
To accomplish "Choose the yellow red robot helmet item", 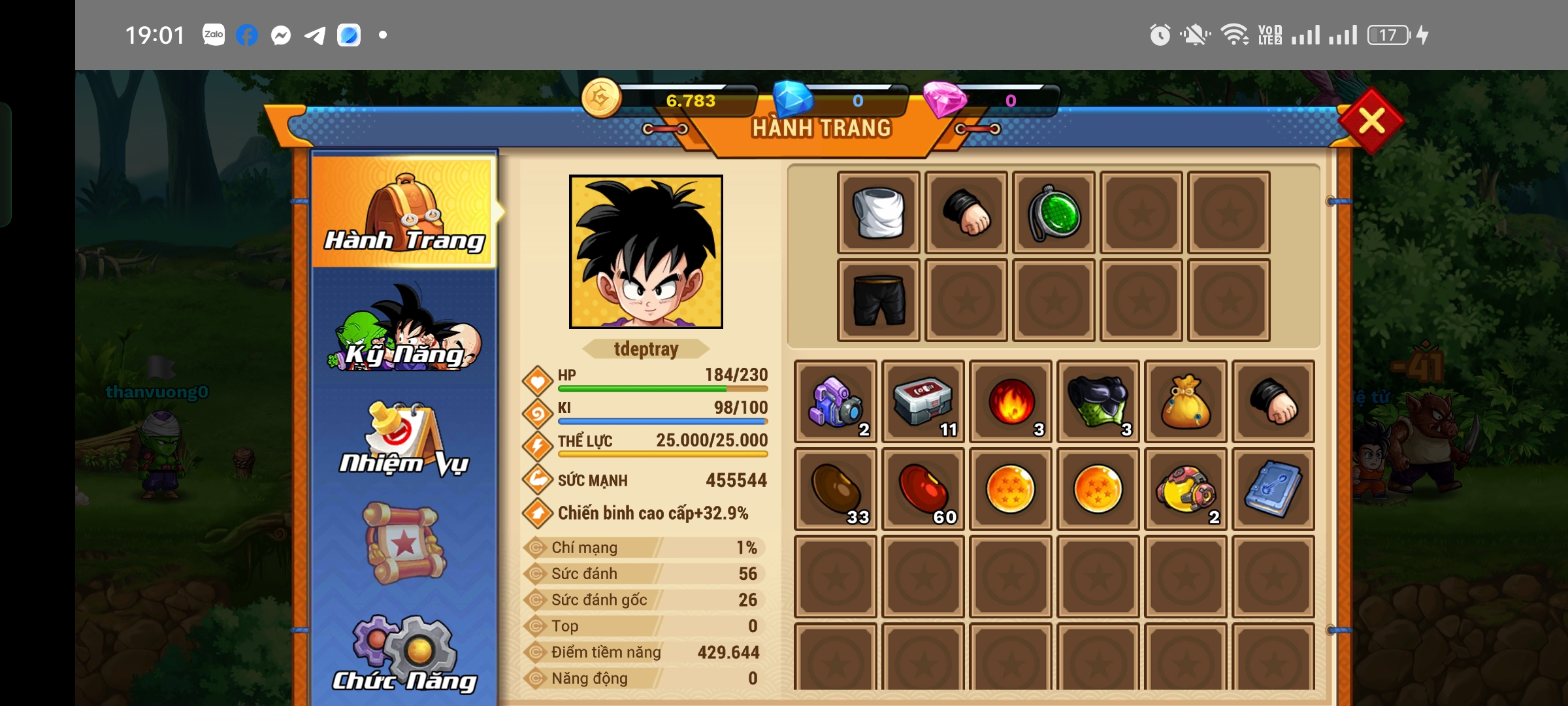I will 1186,490.
